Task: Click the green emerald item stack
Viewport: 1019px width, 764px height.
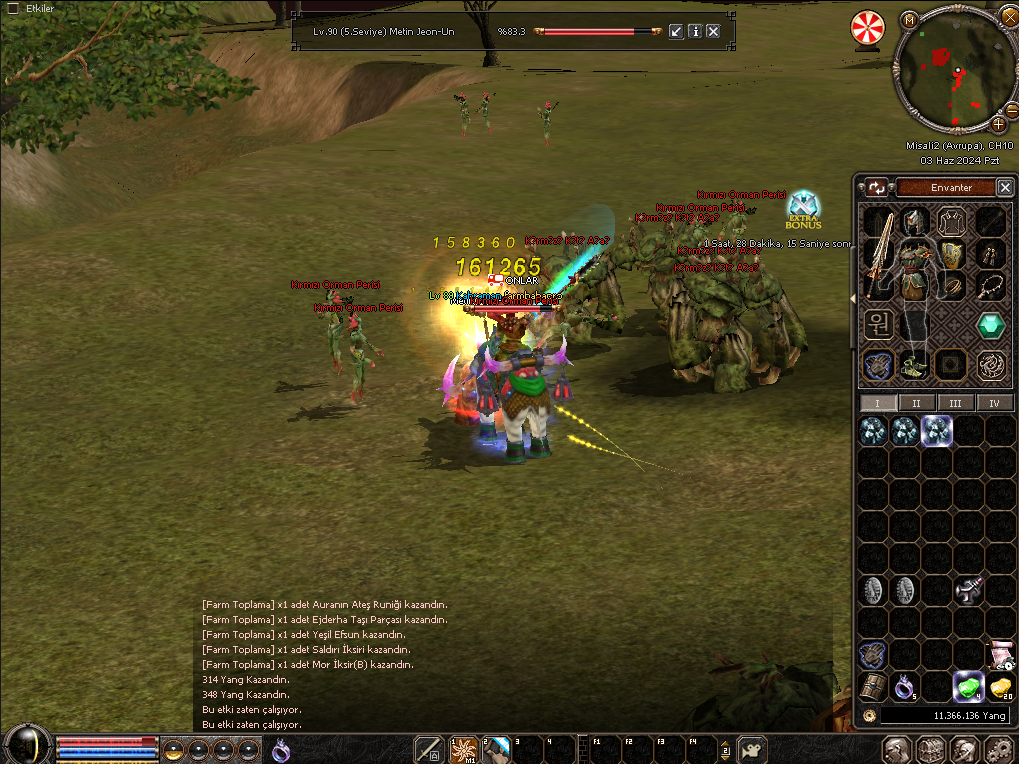Action: pyautogui.click(x=966, y=686)
